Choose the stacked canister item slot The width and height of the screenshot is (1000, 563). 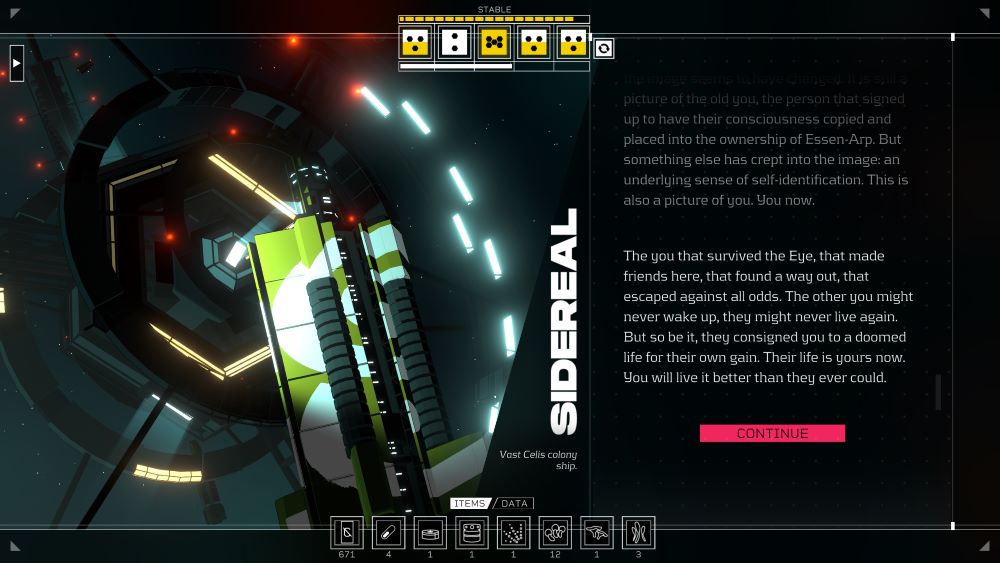coord(472,532)
